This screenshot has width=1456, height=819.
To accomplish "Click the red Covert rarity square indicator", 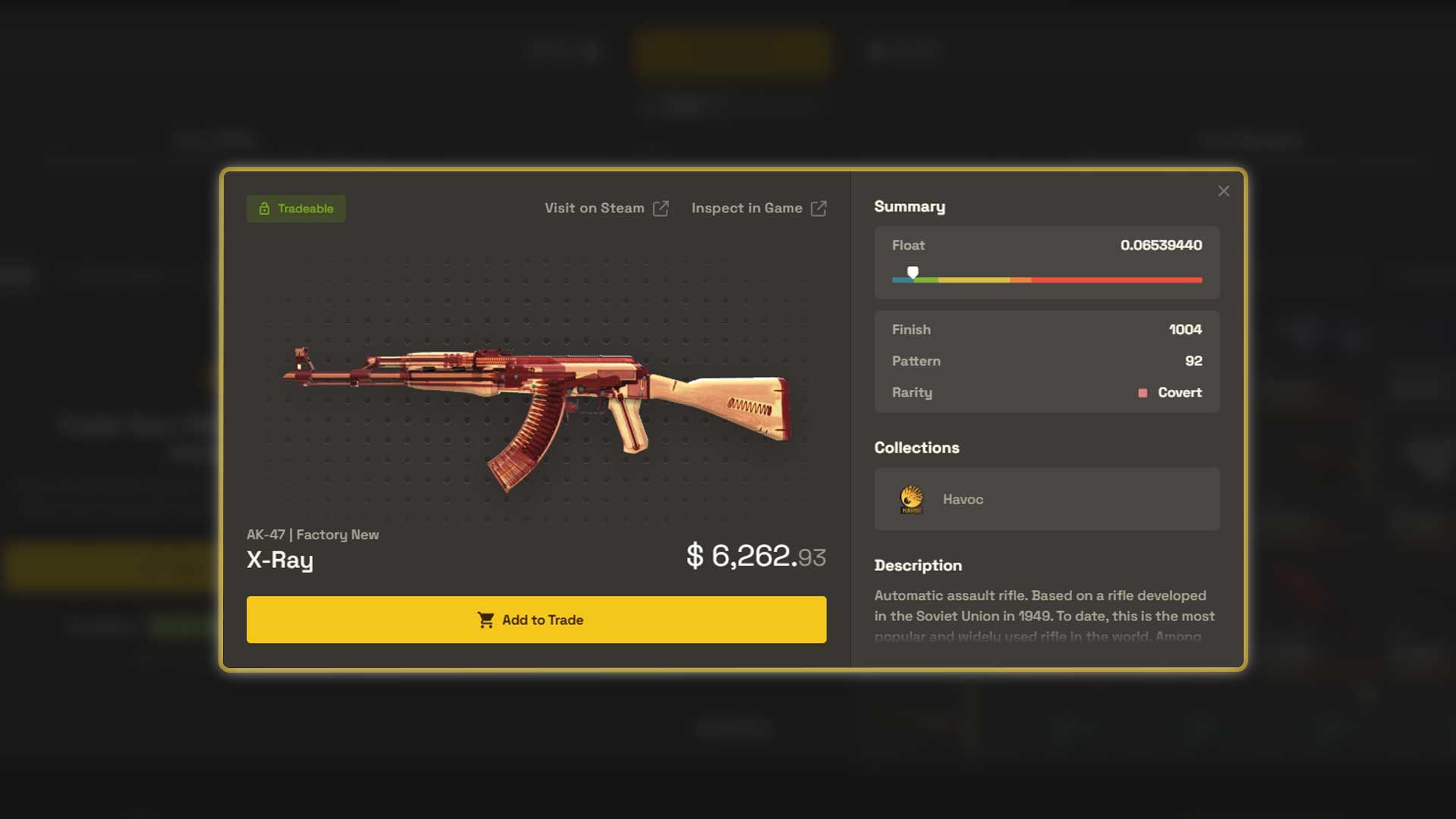I will (1141, 393).
